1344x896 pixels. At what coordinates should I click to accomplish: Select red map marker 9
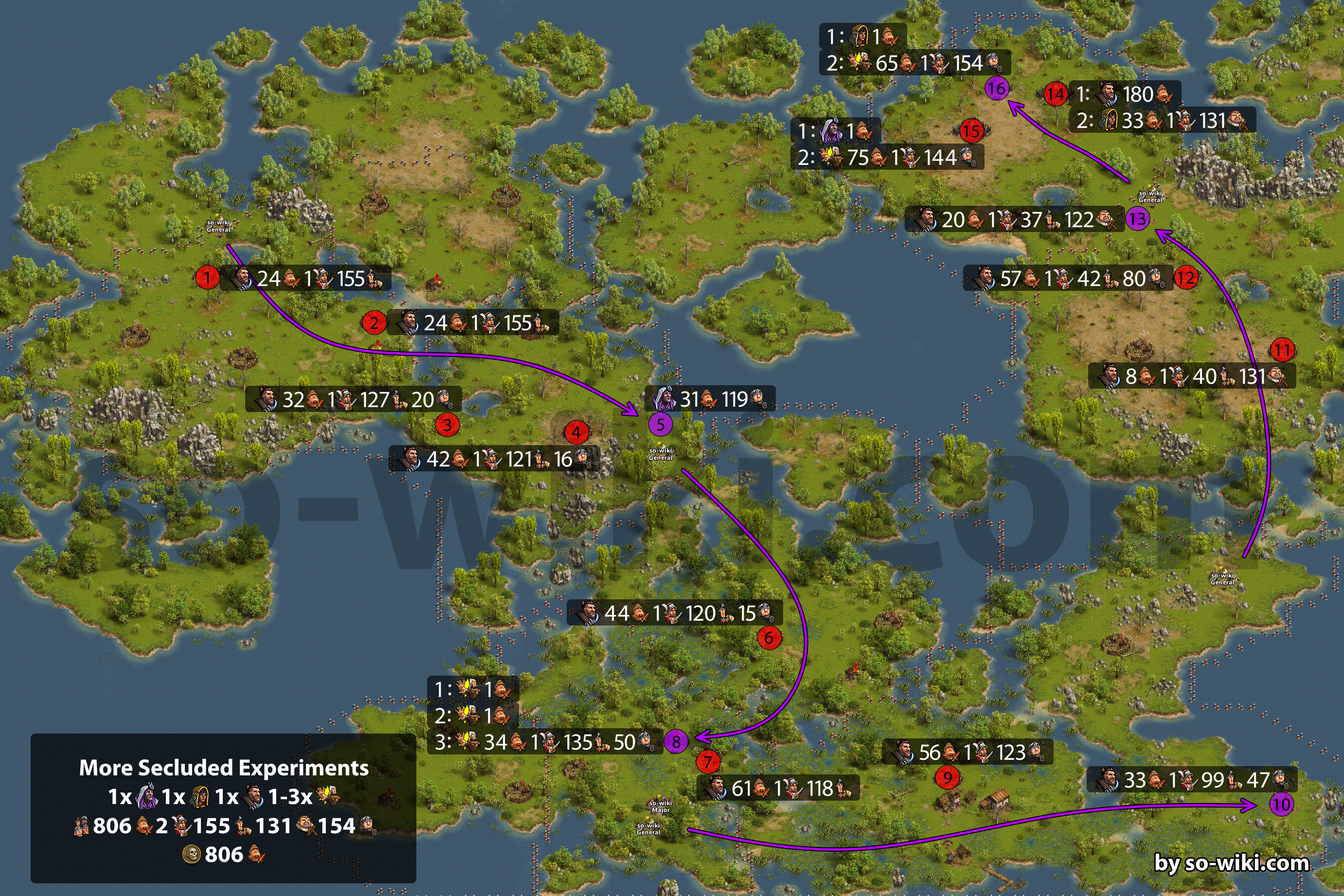pos(948,777)
